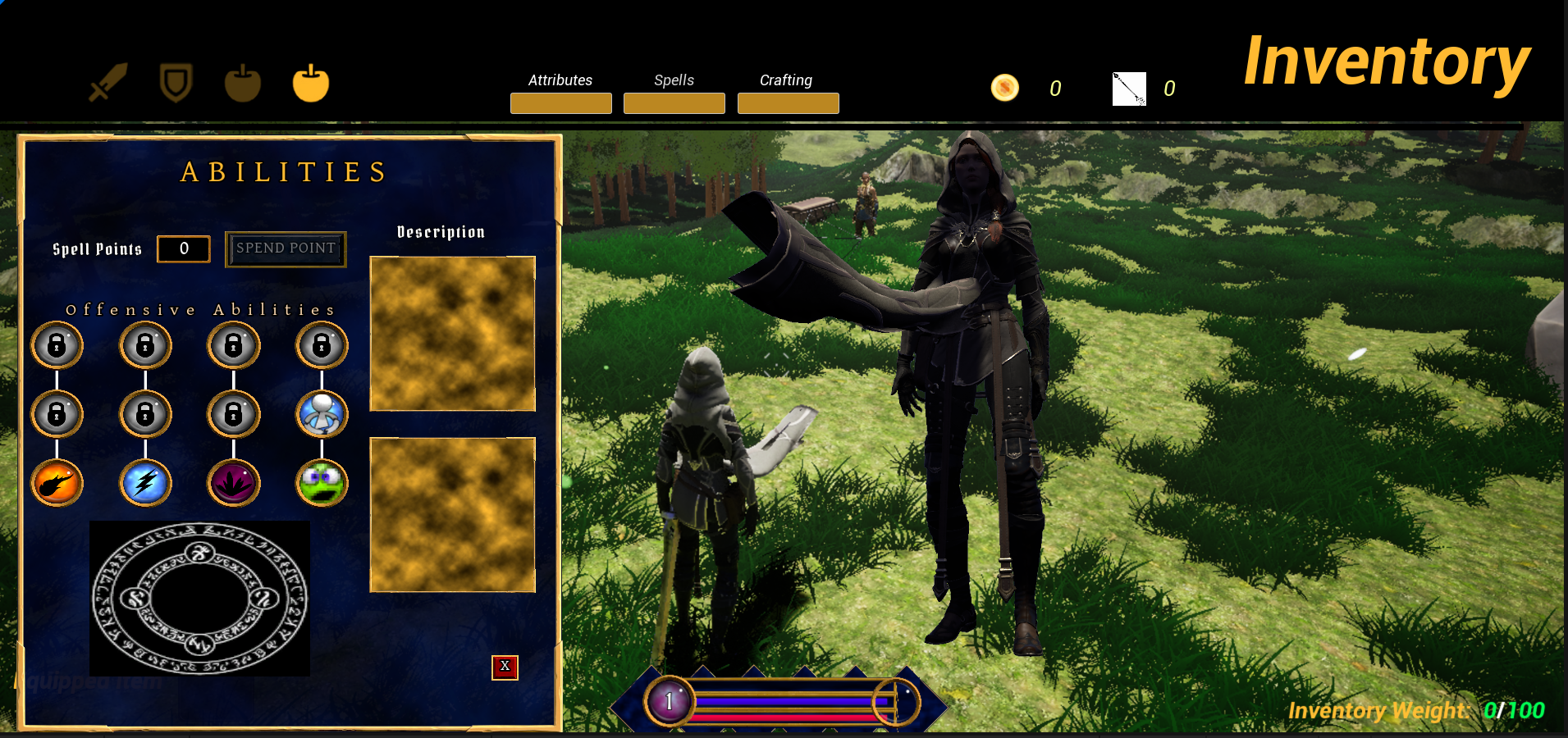Click the arrow ammo icon
1568x738 pixels.
point(1129,89)
